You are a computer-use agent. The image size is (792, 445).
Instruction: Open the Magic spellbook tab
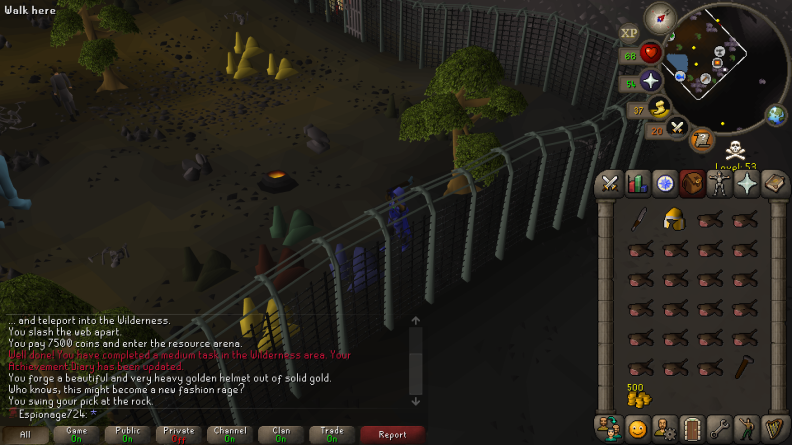[774, 184]
